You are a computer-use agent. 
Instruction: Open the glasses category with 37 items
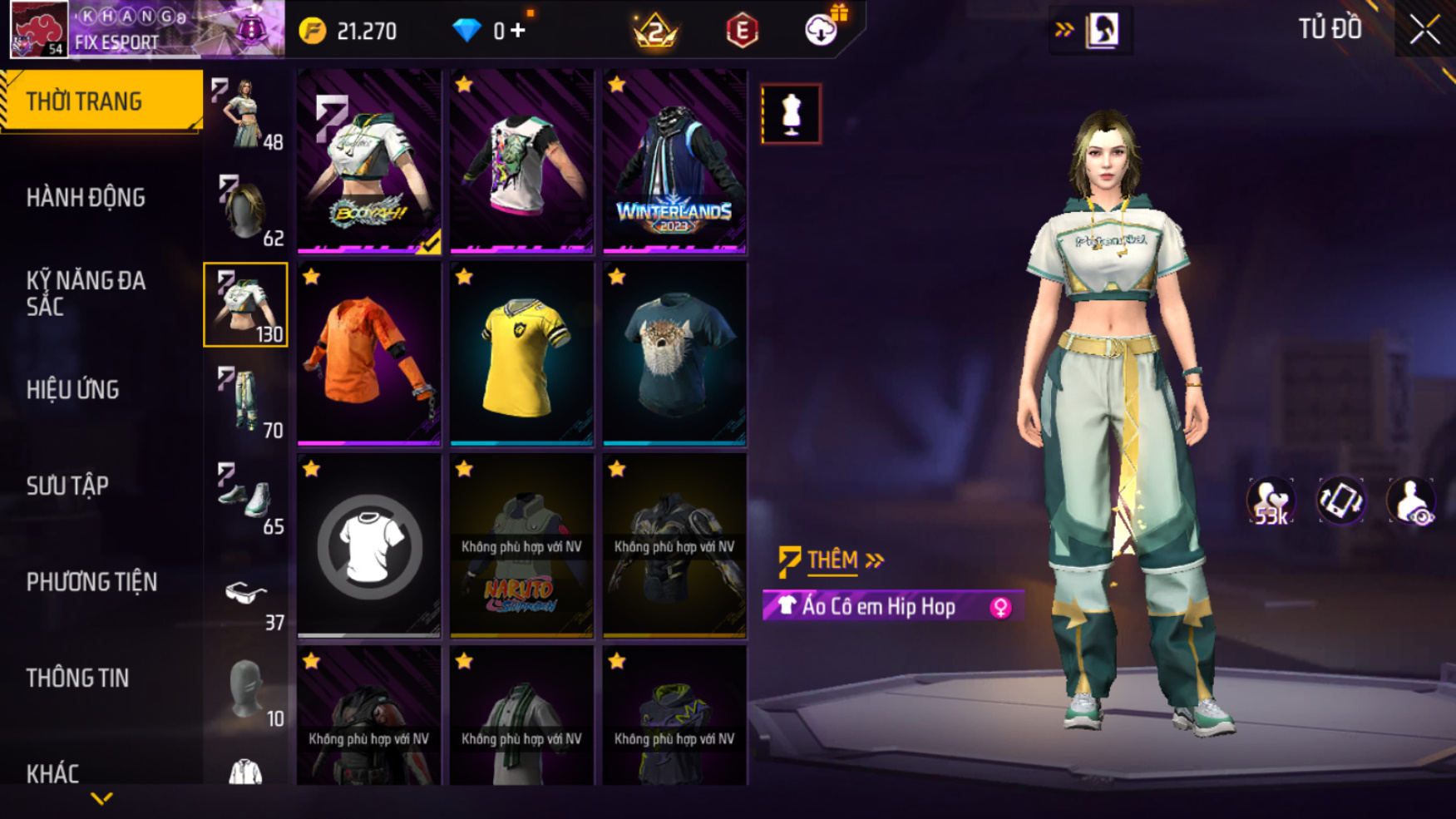[x=246, y=594]
